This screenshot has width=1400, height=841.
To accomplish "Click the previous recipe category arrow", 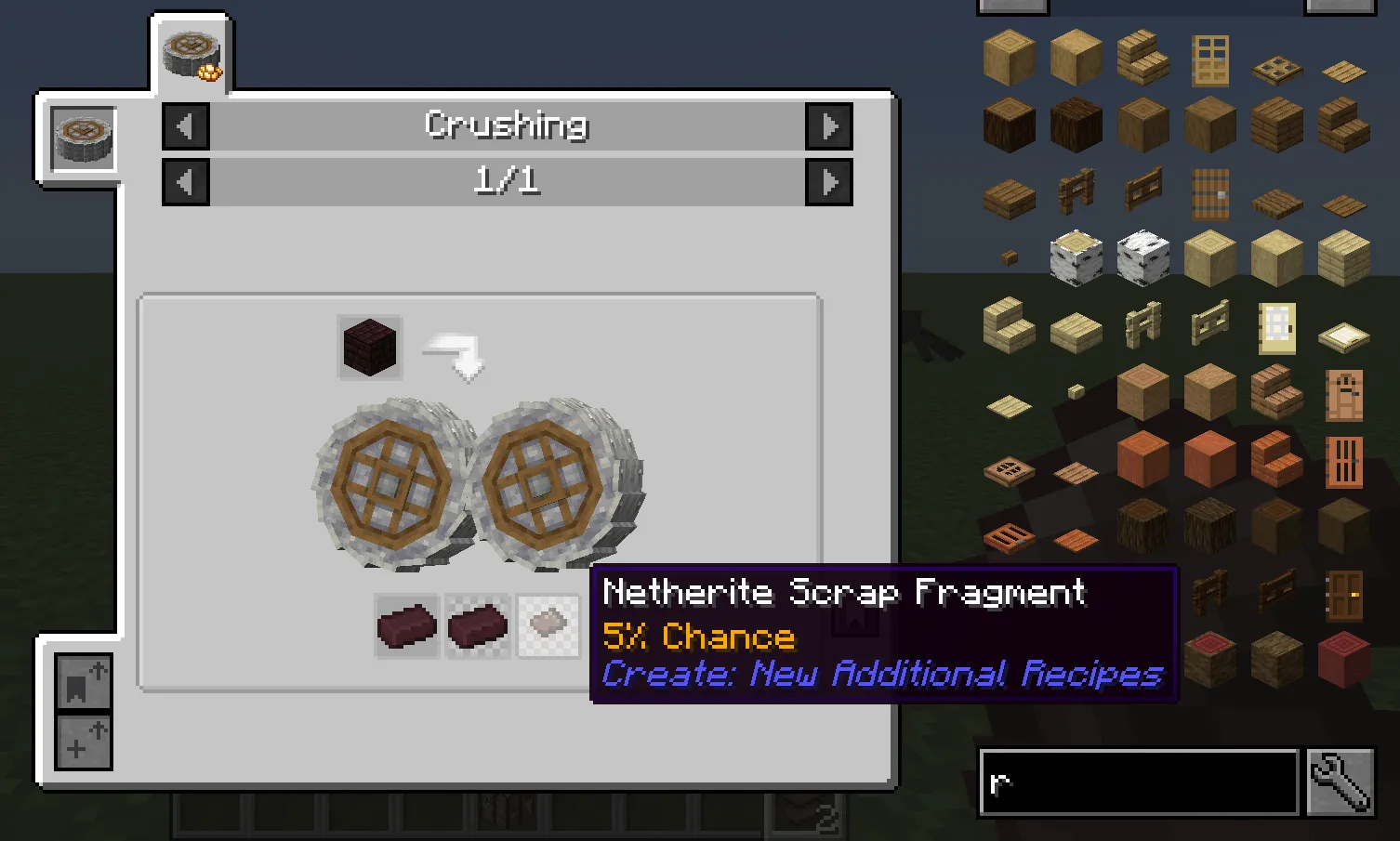I will 185,125.
